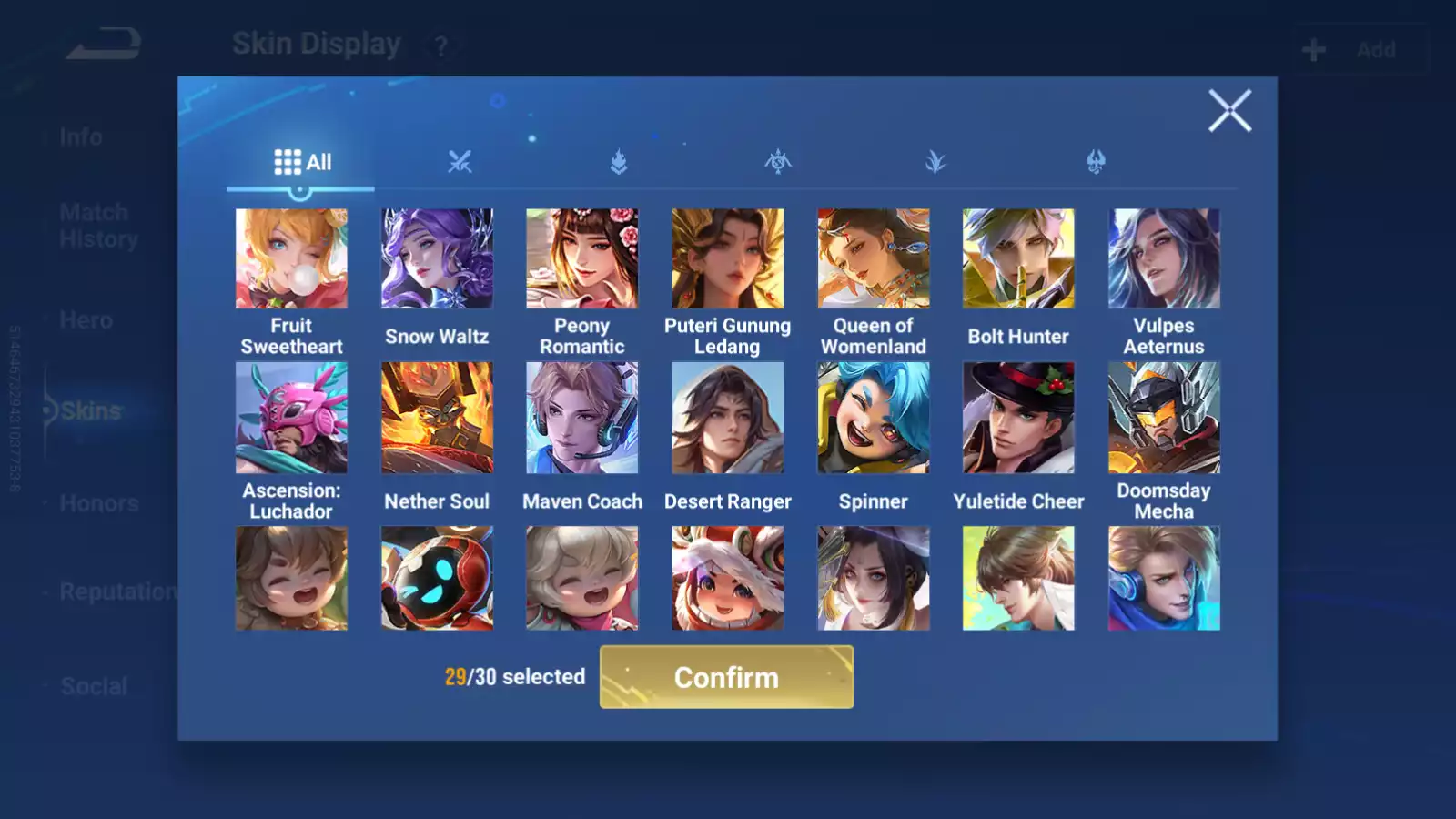Screen dimensions: 1456x819
Task: Select the Maven Coach skin
Action: tap(582, 418)
